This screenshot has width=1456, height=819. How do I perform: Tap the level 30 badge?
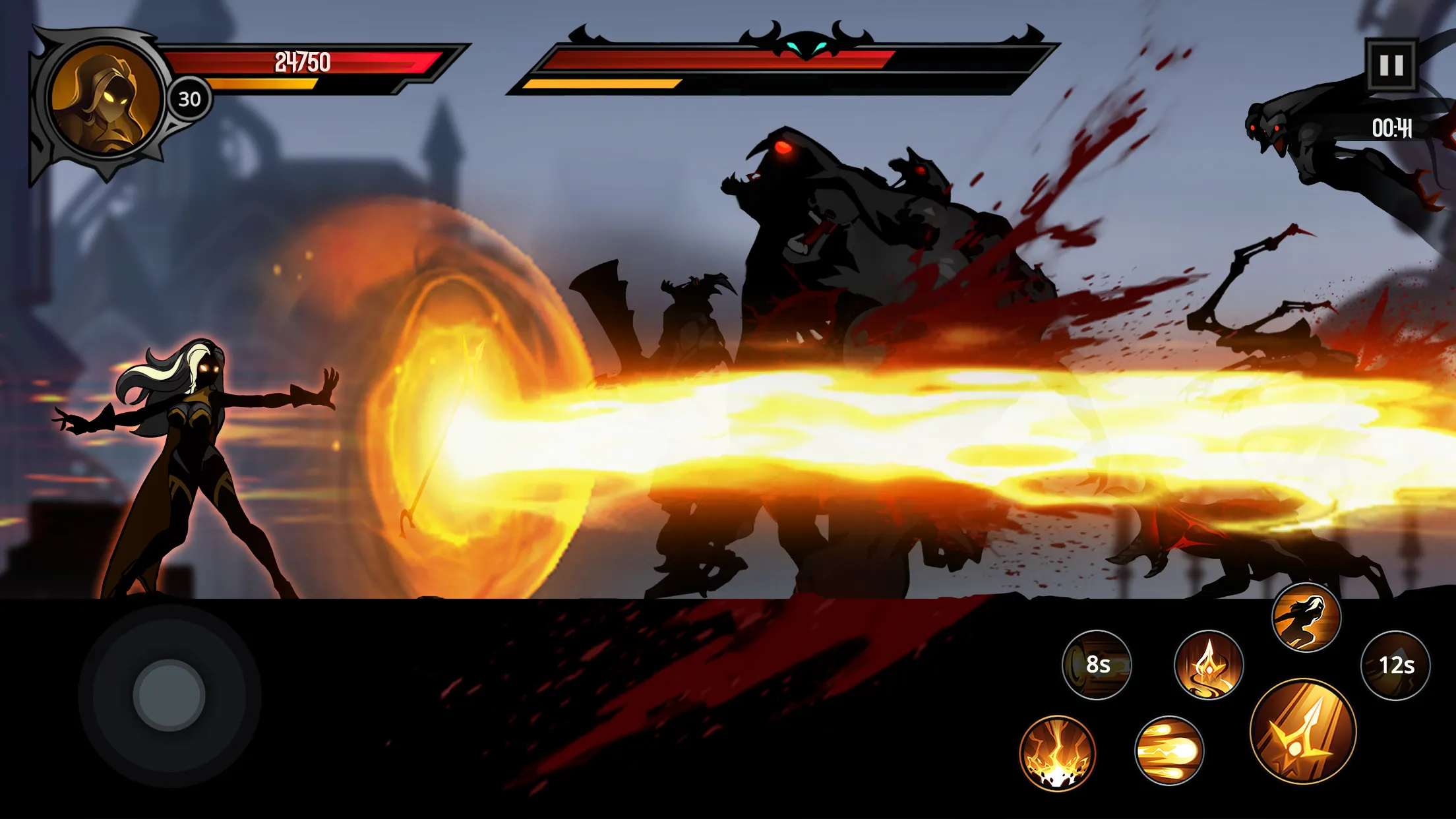pos(191,98)
